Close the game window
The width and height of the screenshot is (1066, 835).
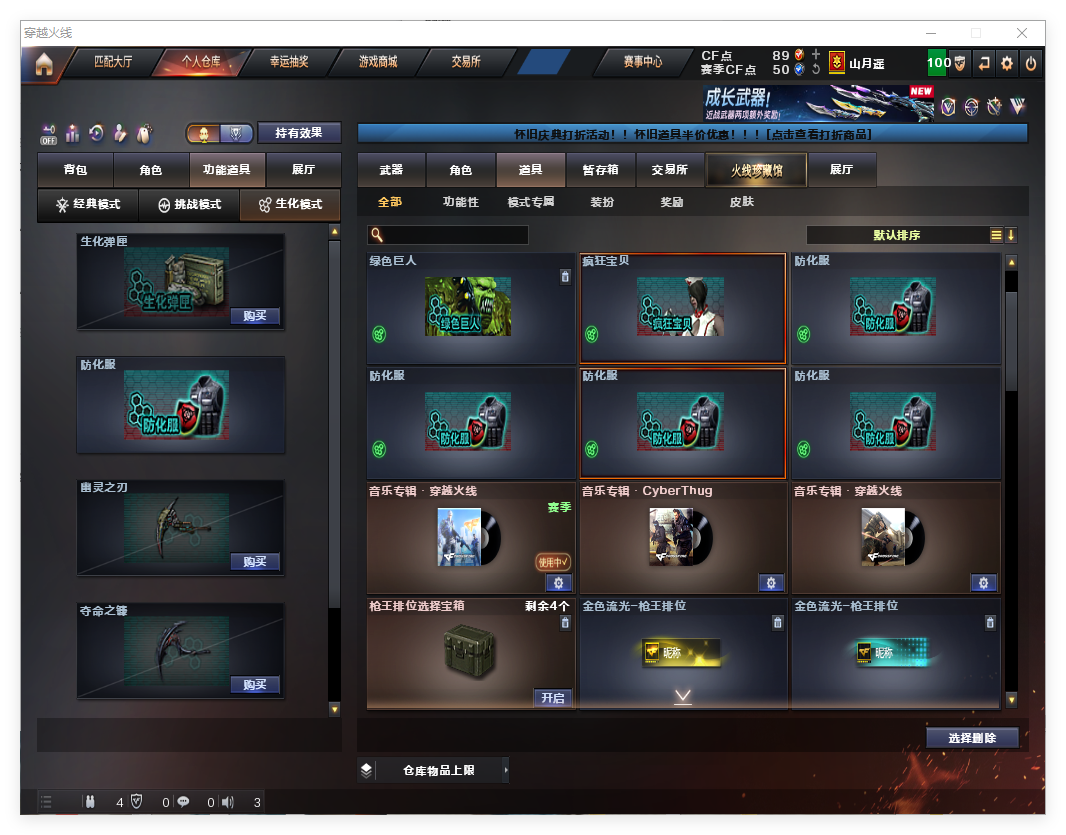click(1023, 33)
